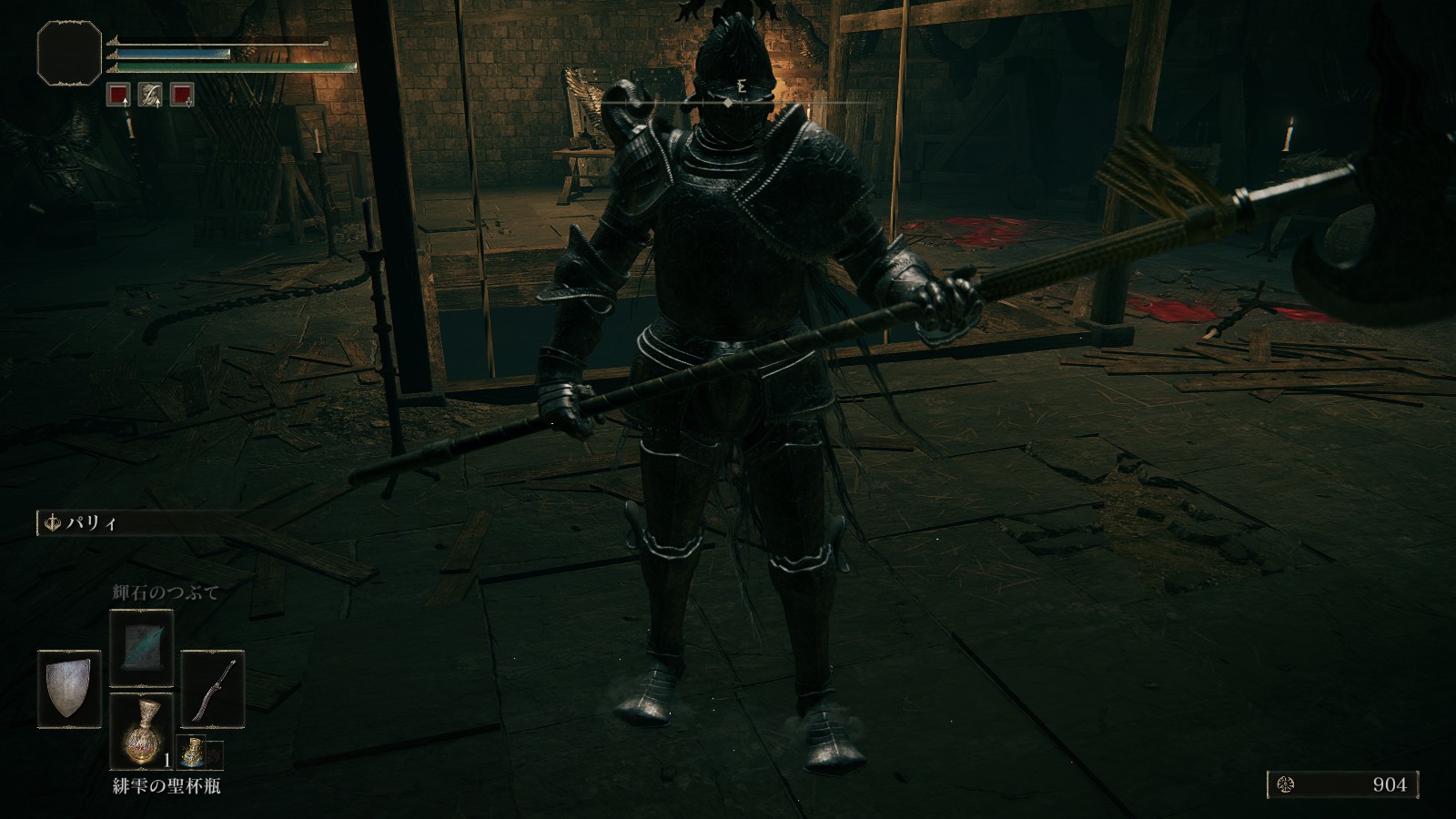Select the metal heater shield slot
Image resolution: width=1456 pixels, height=819 pixels.
[69, 687]
